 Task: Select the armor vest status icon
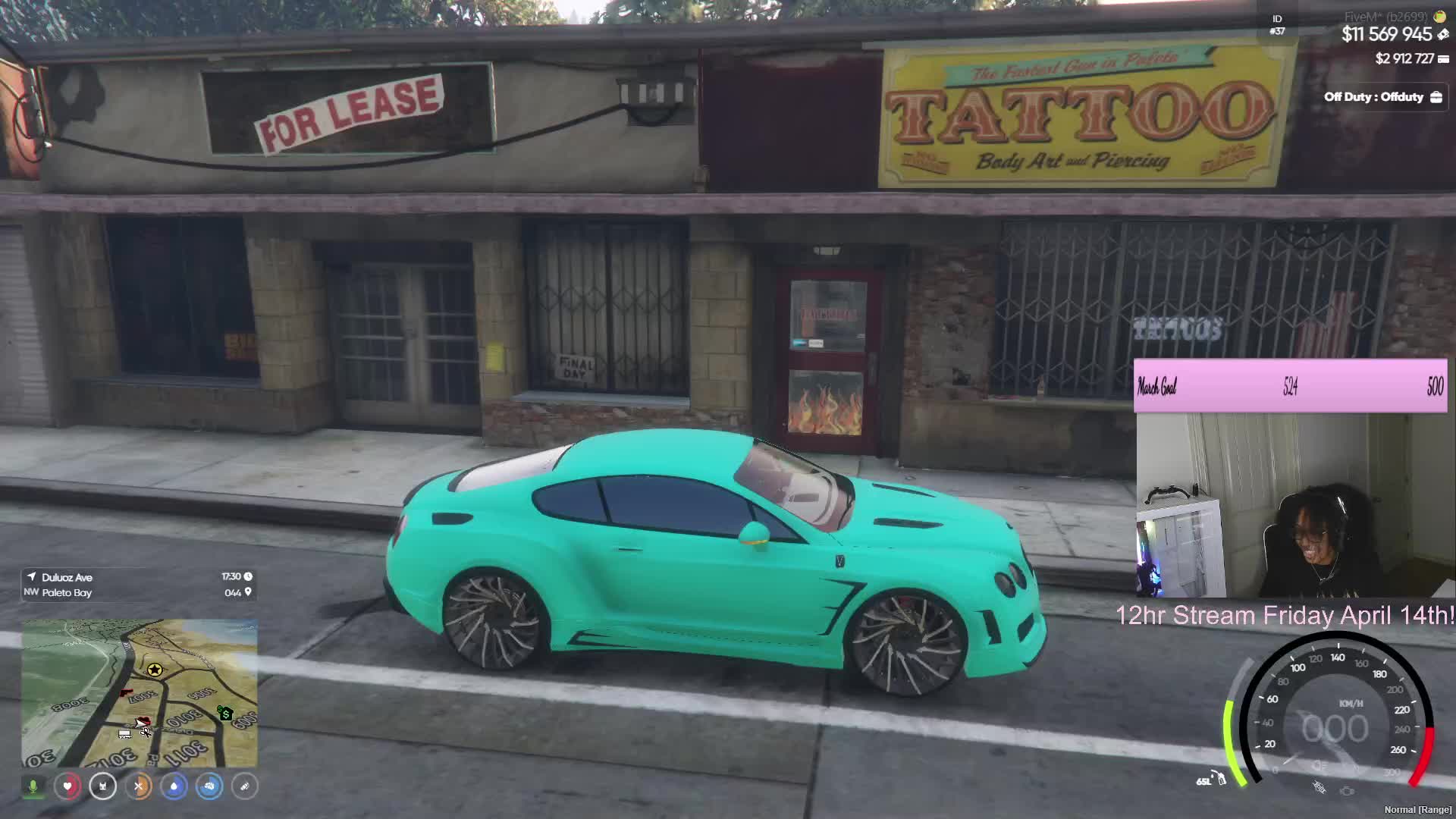[102, 786]
